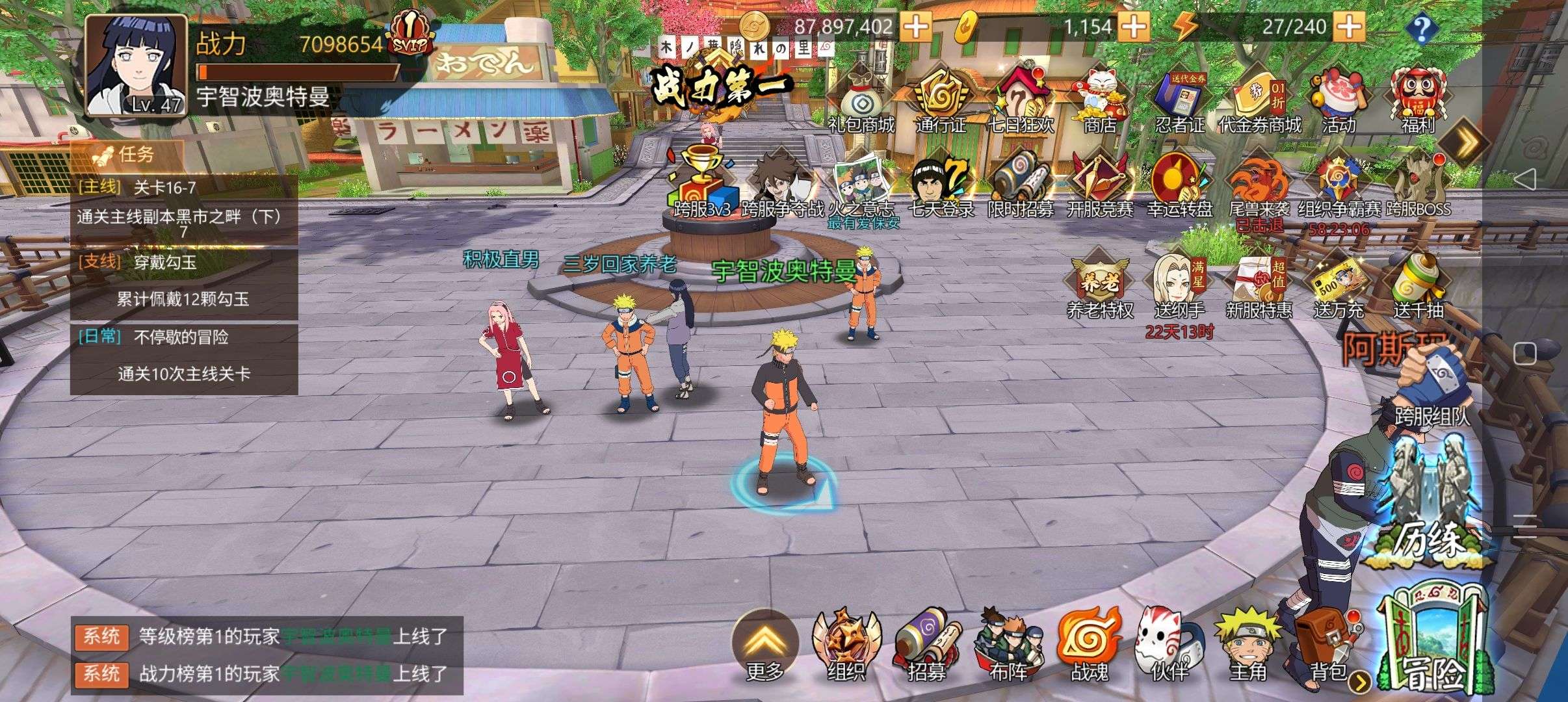Screen dimensions: 1568x702
Task: Open the blue question mark help
Action: click(1422, 28)
